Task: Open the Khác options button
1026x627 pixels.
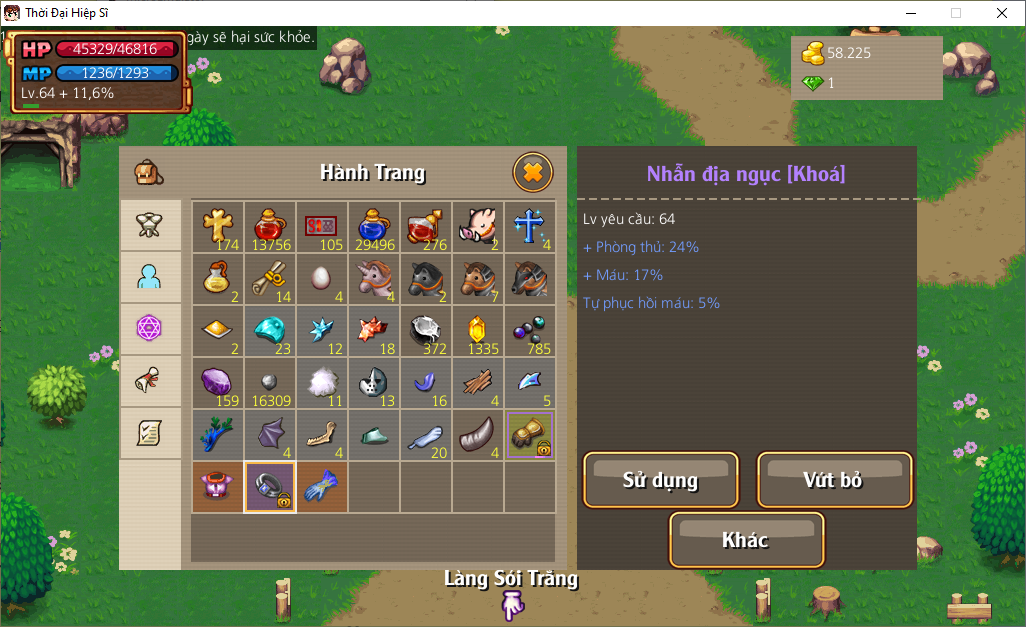Action: (x=746, y=540)
